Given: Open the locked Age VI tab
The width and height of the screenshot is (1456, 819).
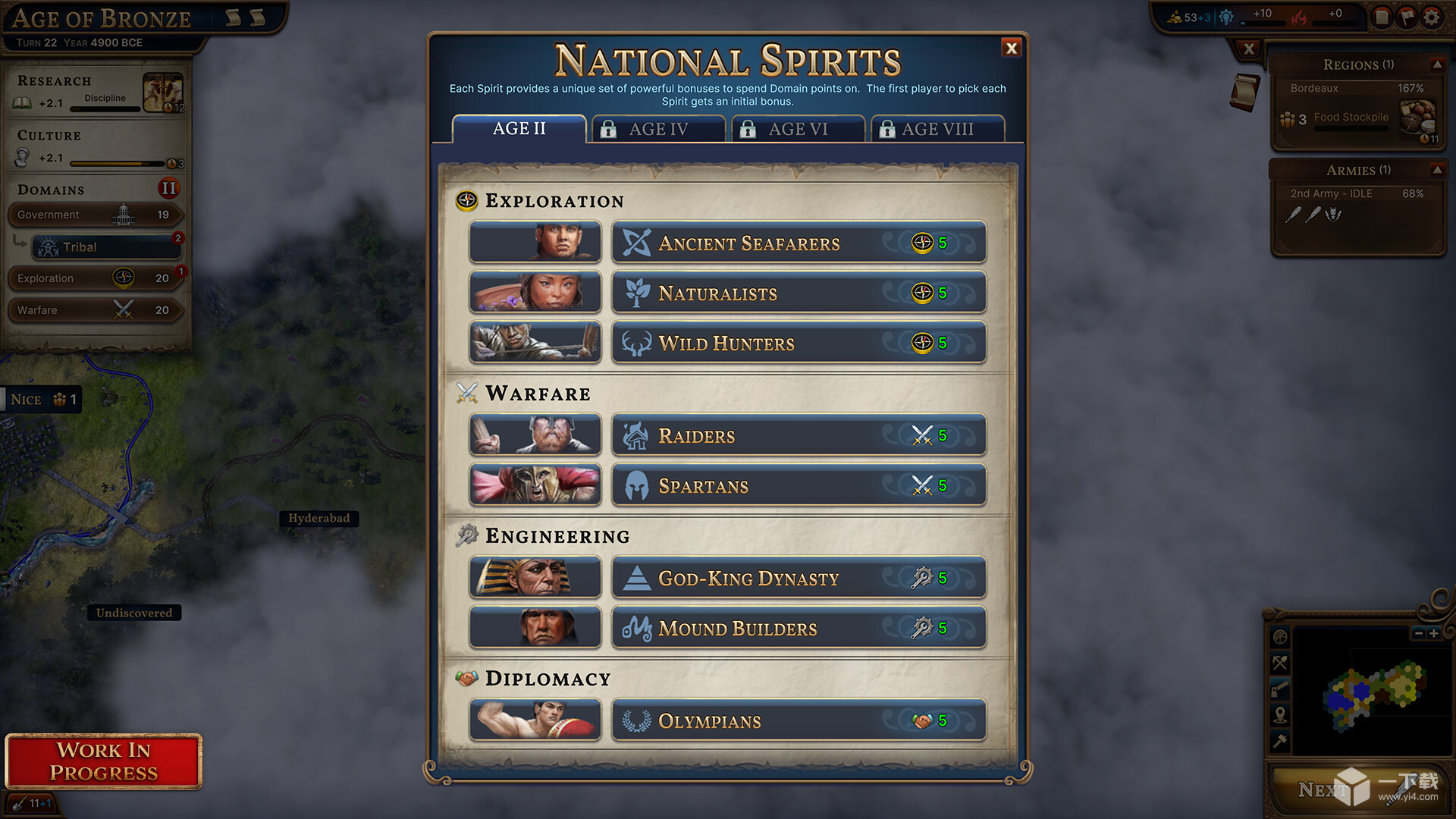Looking at the screenshot, I should 798,129.
